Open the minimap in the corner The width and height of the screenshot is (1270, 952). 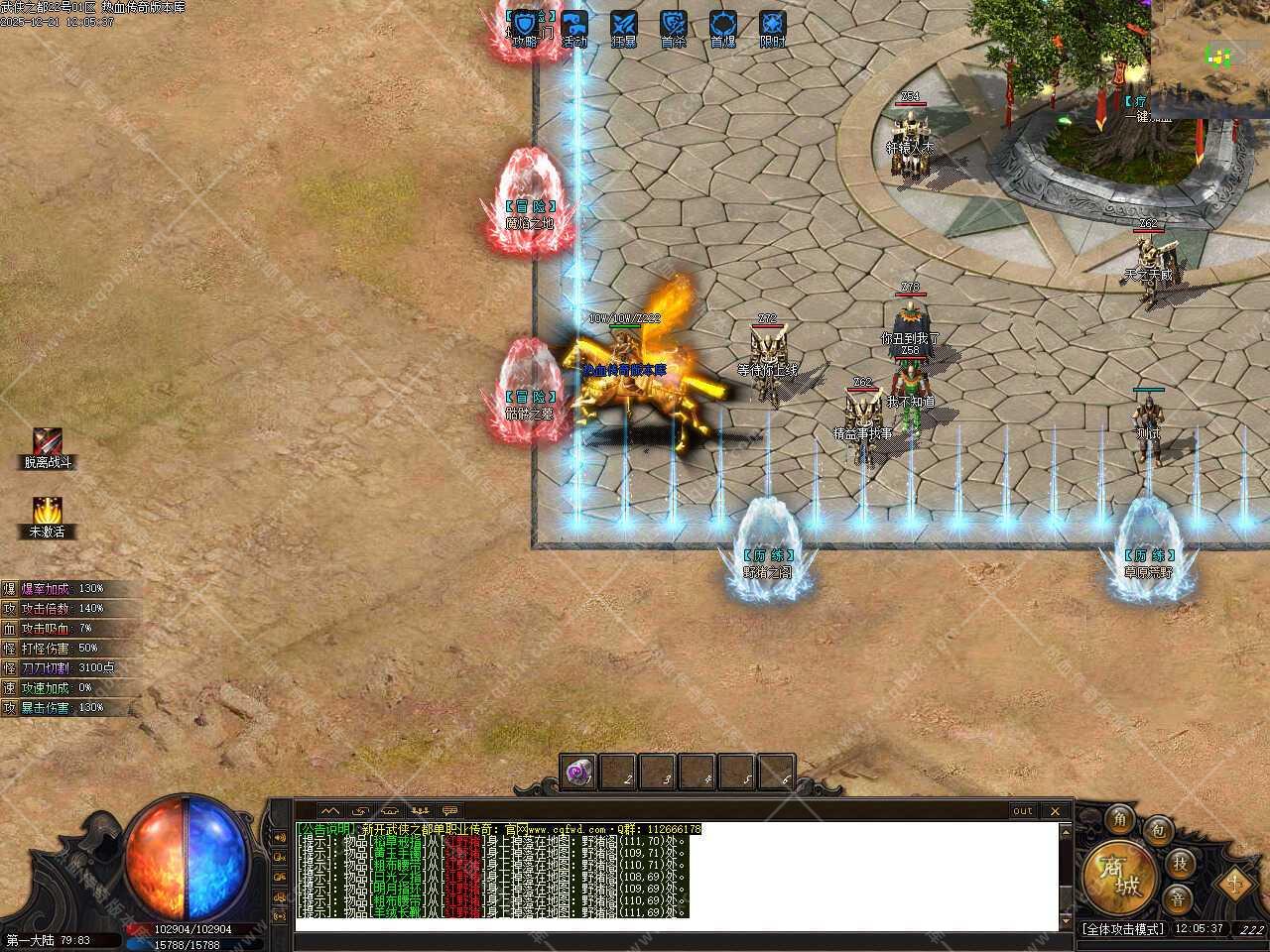click(1210, 50)
